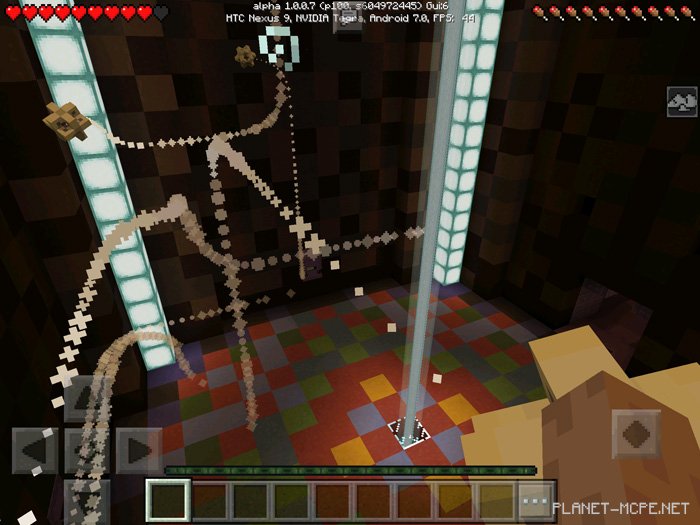Tap the move-forward arrow on the D-pad
The image size is (700, 525).
pos(87,398)
